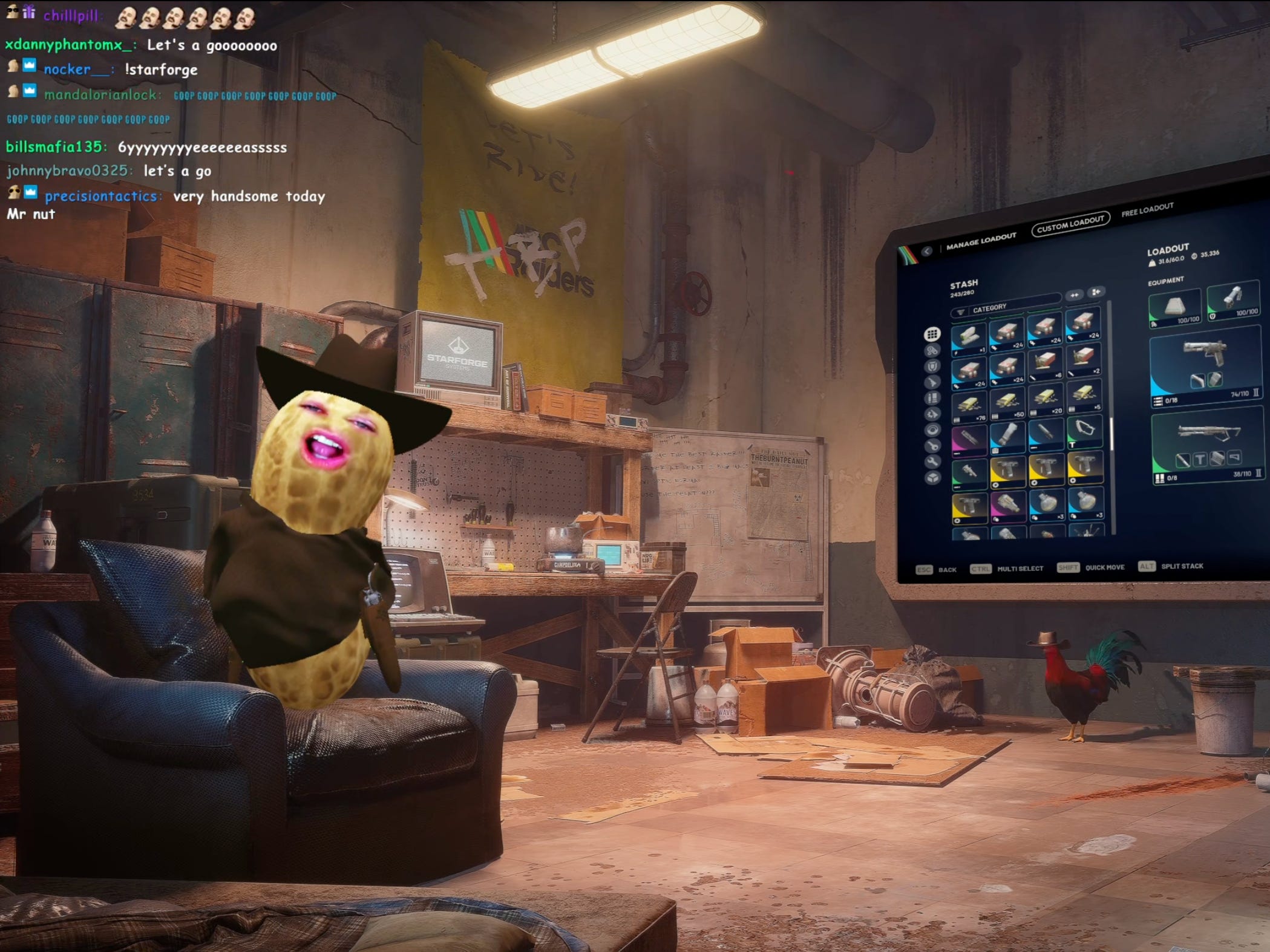
Task: Click the back arrow beside Manage Loadout
Action: (927, 250)
